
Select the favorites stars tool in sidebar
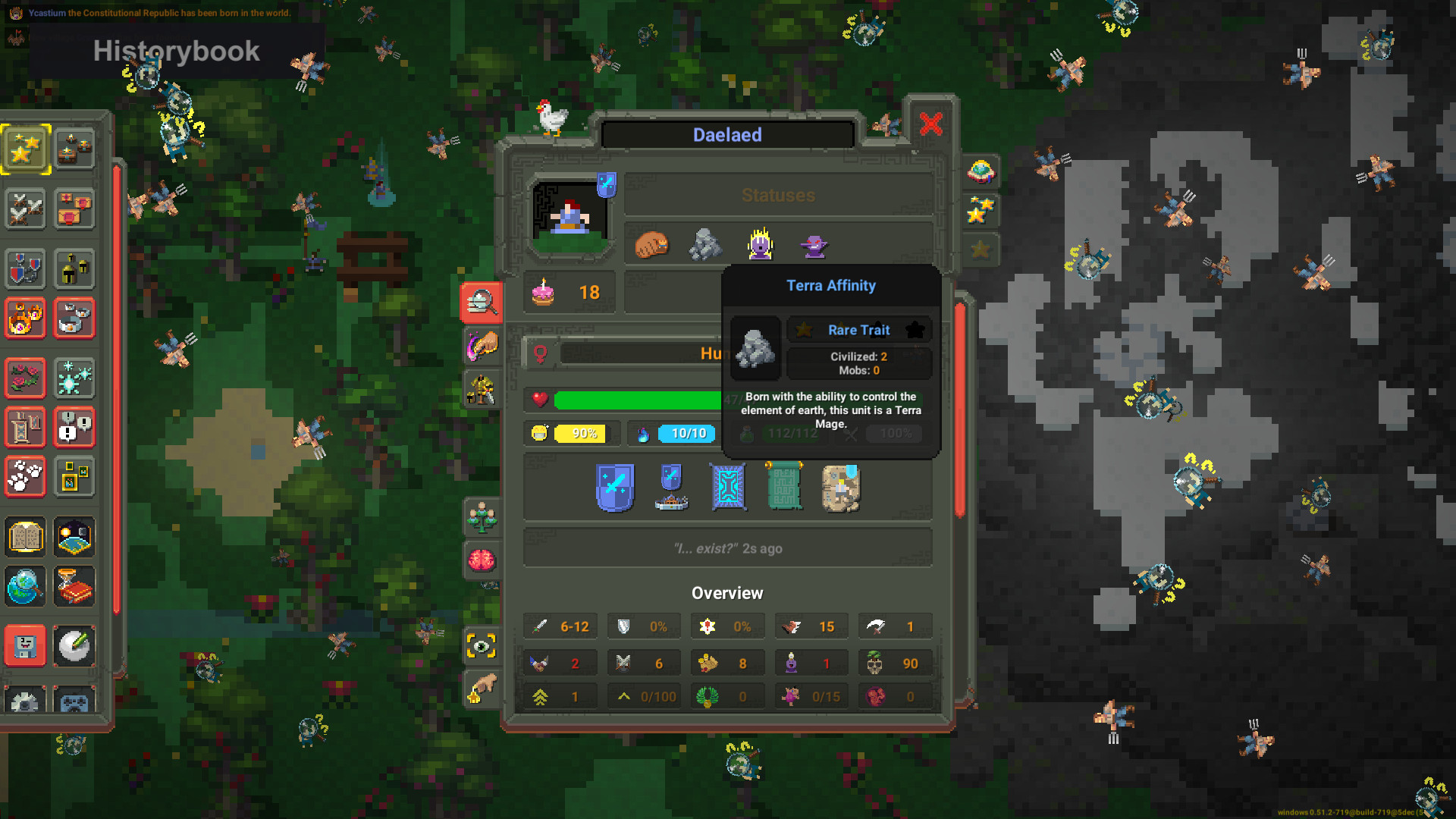click(25, 149)
